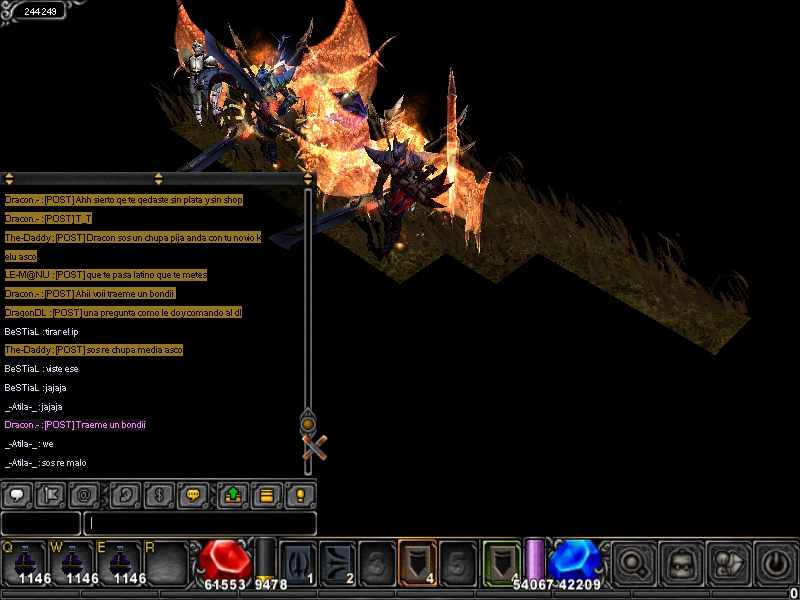Click the green up-arrow chat button
Image resolution: width=800 pixels, height=600 pixels.
[x=232, y=494]
